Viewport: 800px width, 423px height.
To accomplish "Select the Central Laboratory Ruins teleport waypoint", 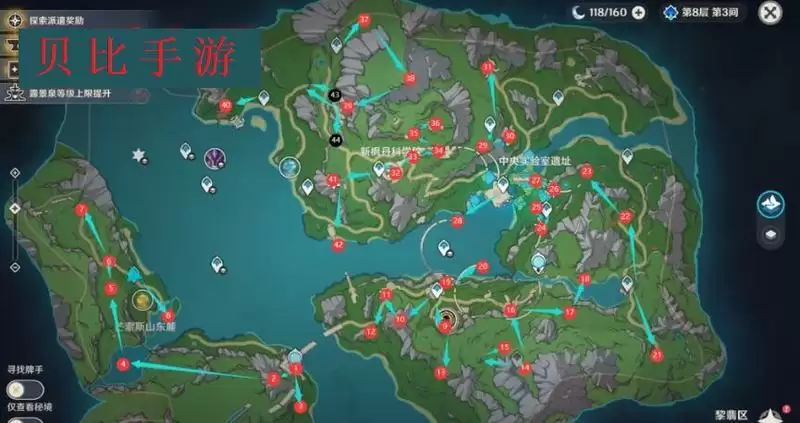I will (x=501, y=185).
